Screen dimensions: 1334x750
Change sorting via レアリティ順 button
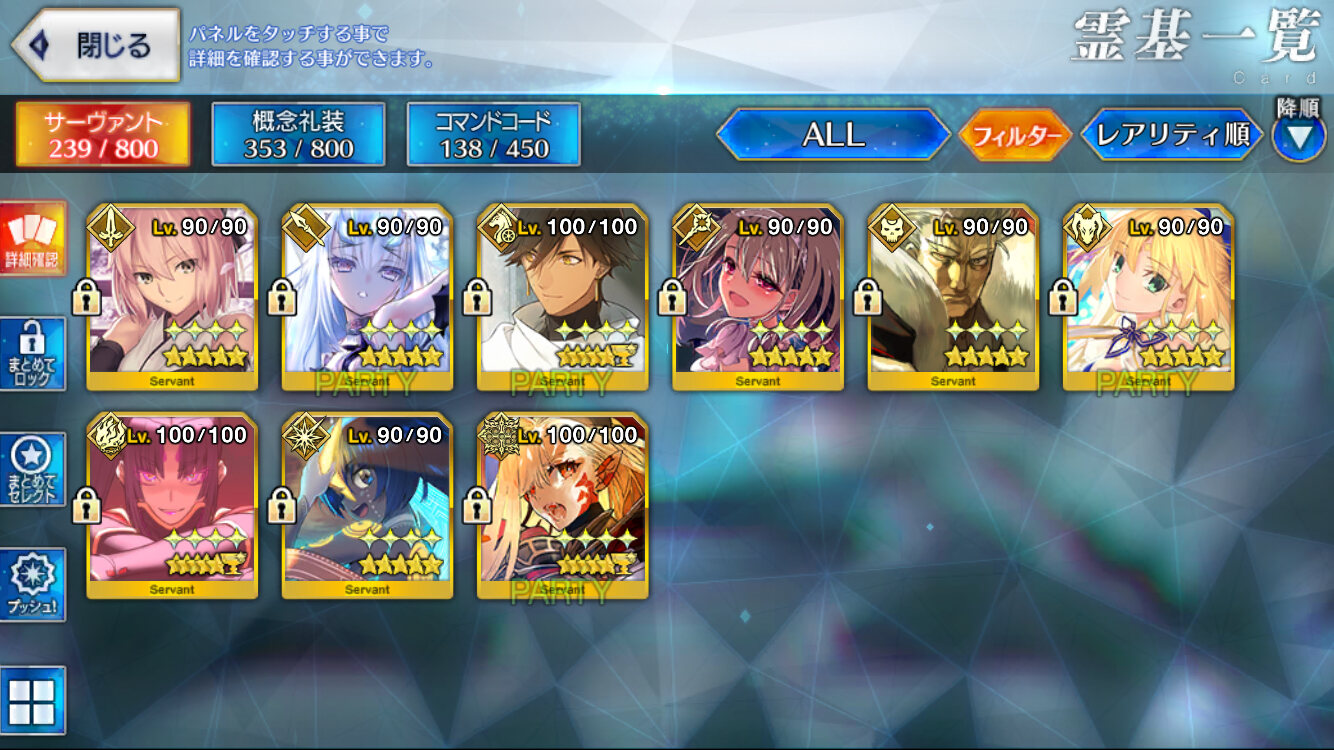1172,135
